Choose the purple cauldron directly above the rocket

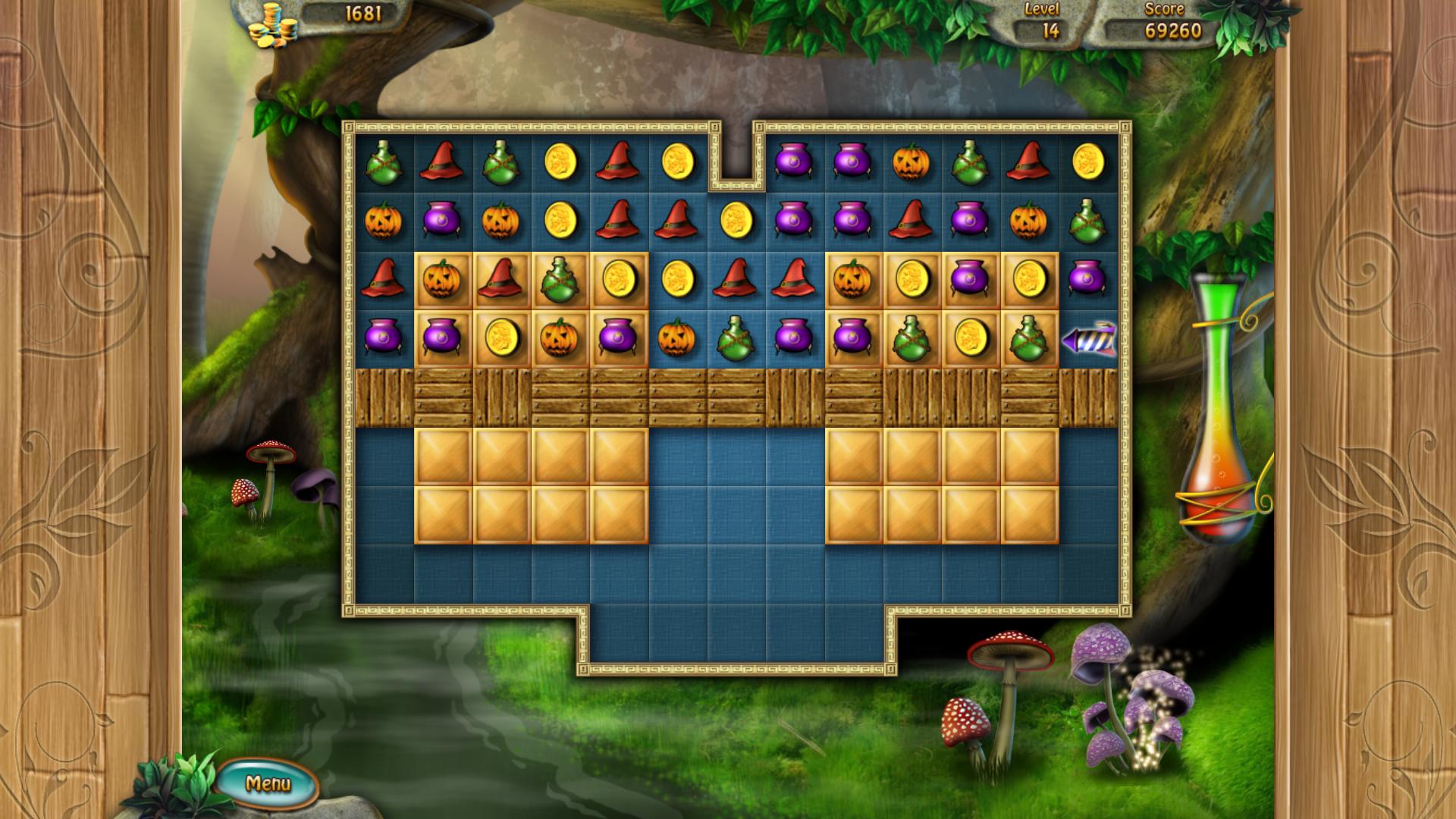pyautogui.click(x=1087, y=278)
